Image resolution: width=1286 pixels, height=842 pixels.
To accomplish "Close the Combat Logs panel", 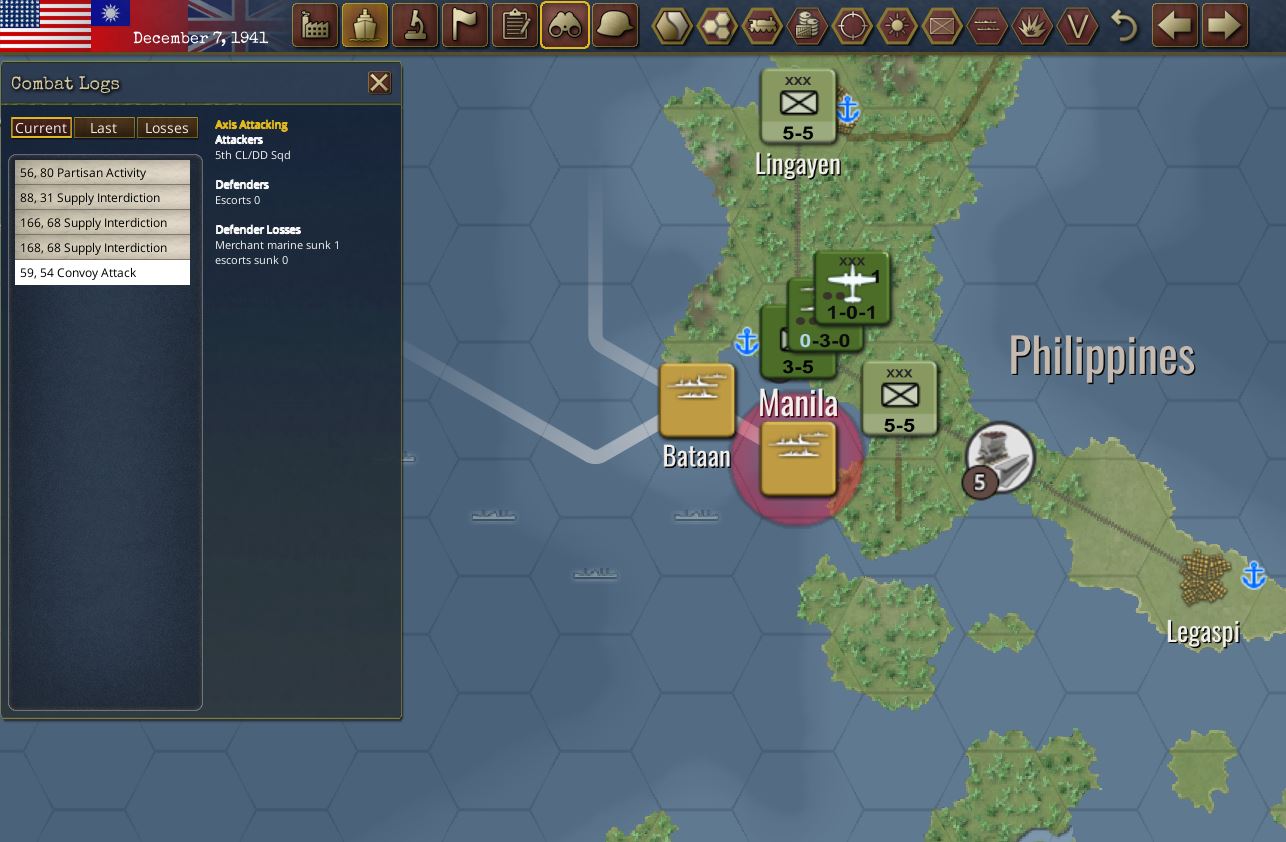I will (x=379, y=83).
